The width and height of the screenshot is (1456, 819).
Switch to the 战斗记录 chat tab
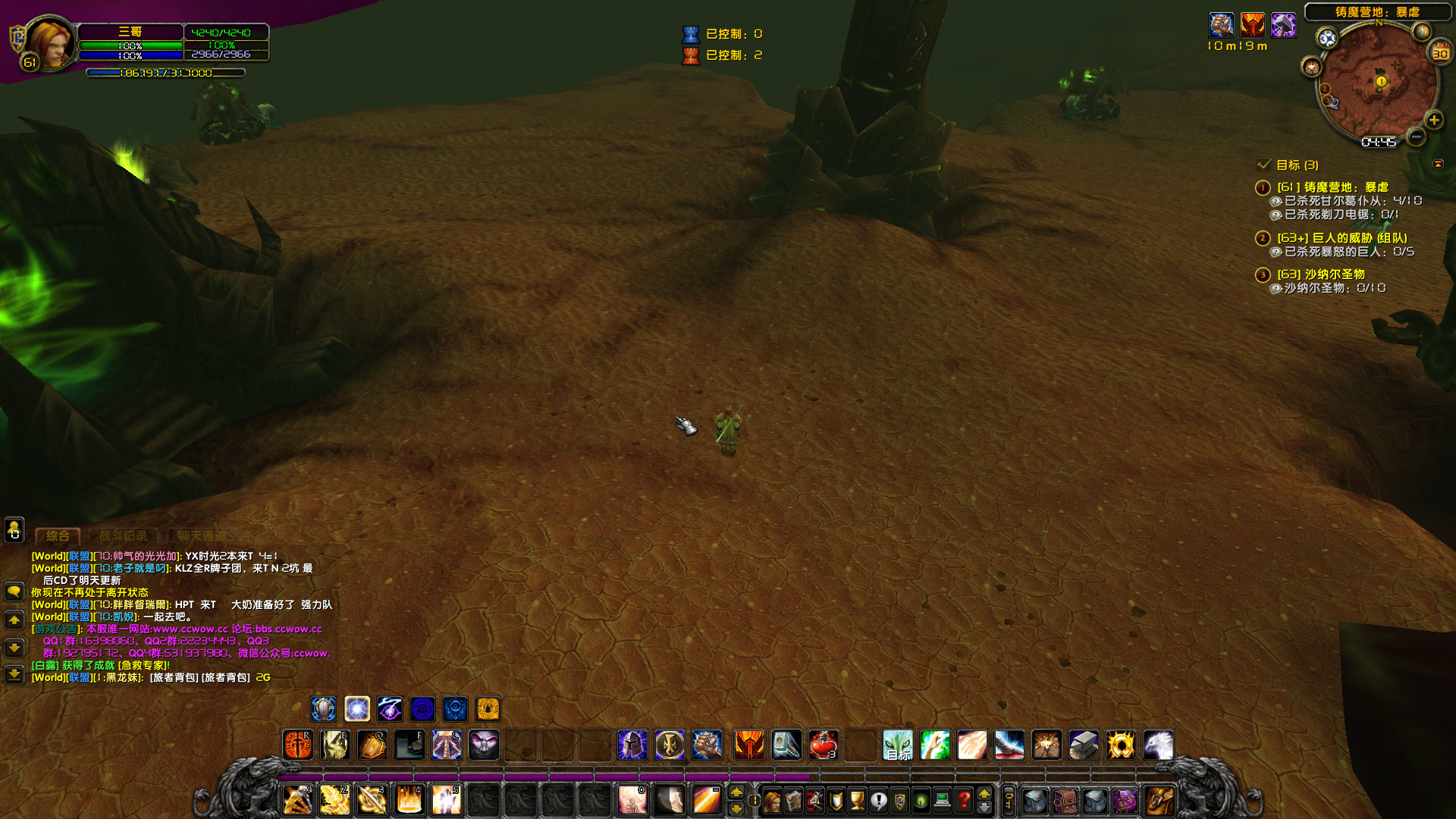click(124, 536)
